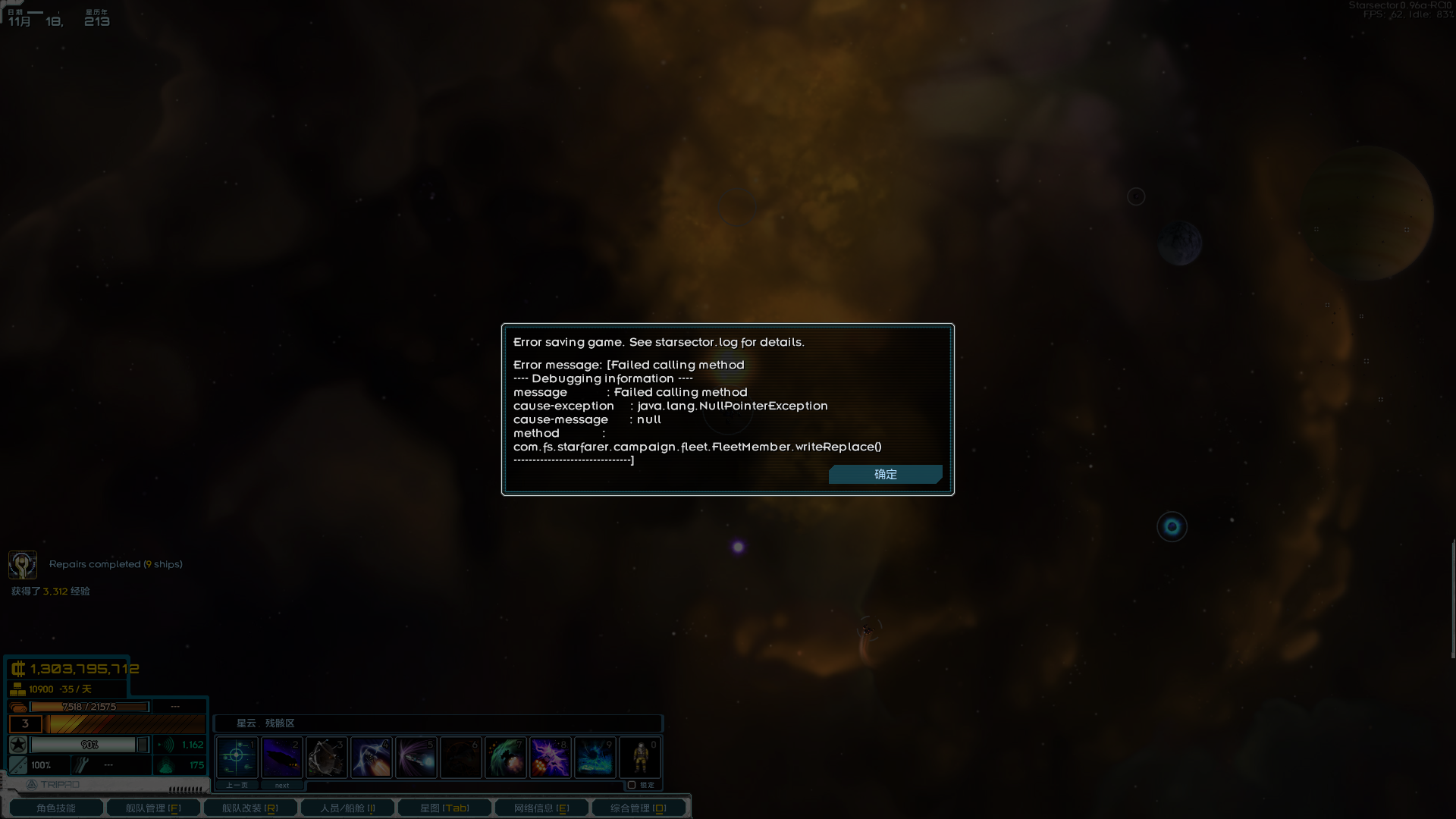Click the Repairs completed notification

115,564
